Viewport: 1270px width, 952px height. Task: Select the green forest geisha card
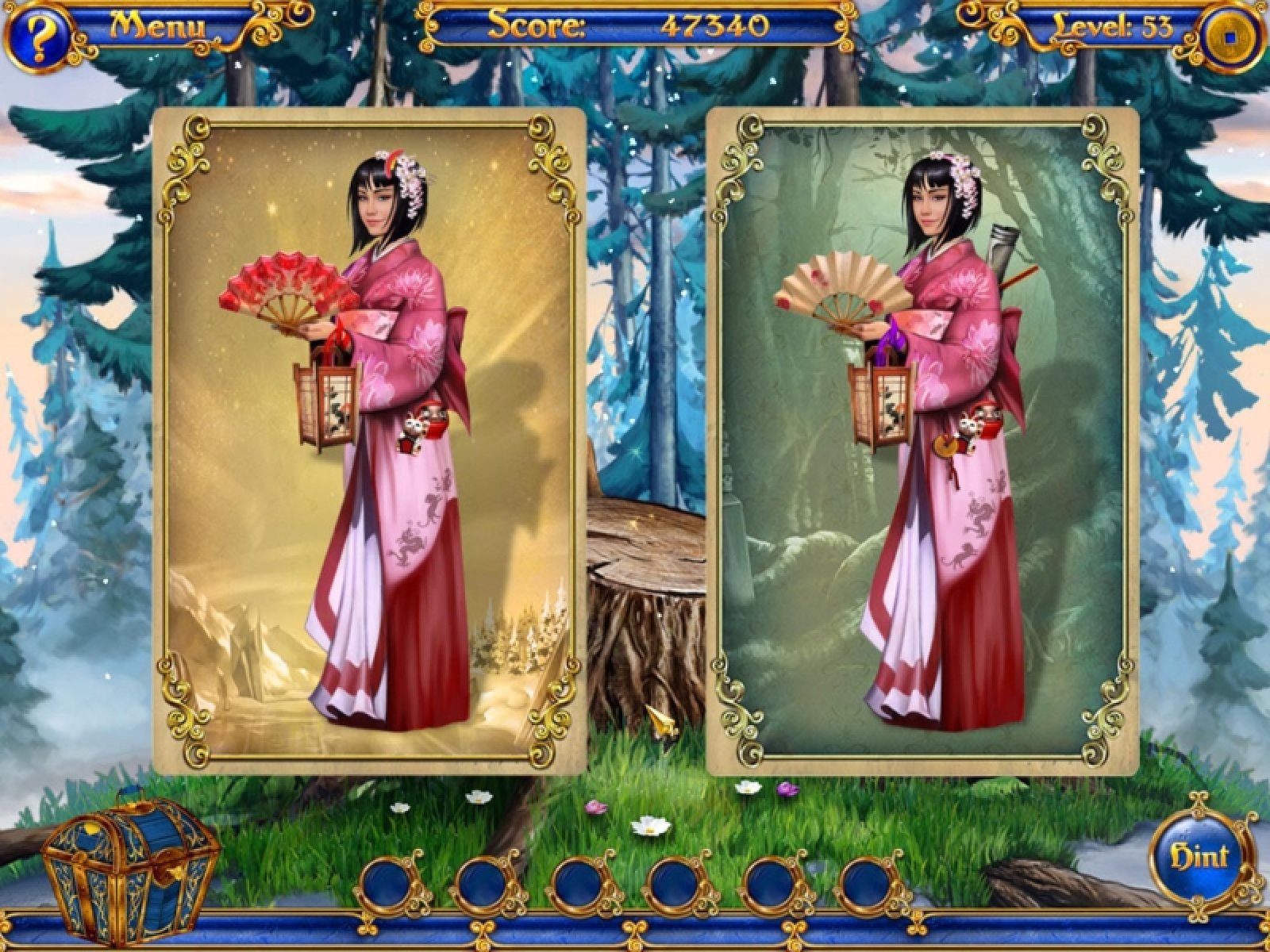922,440
